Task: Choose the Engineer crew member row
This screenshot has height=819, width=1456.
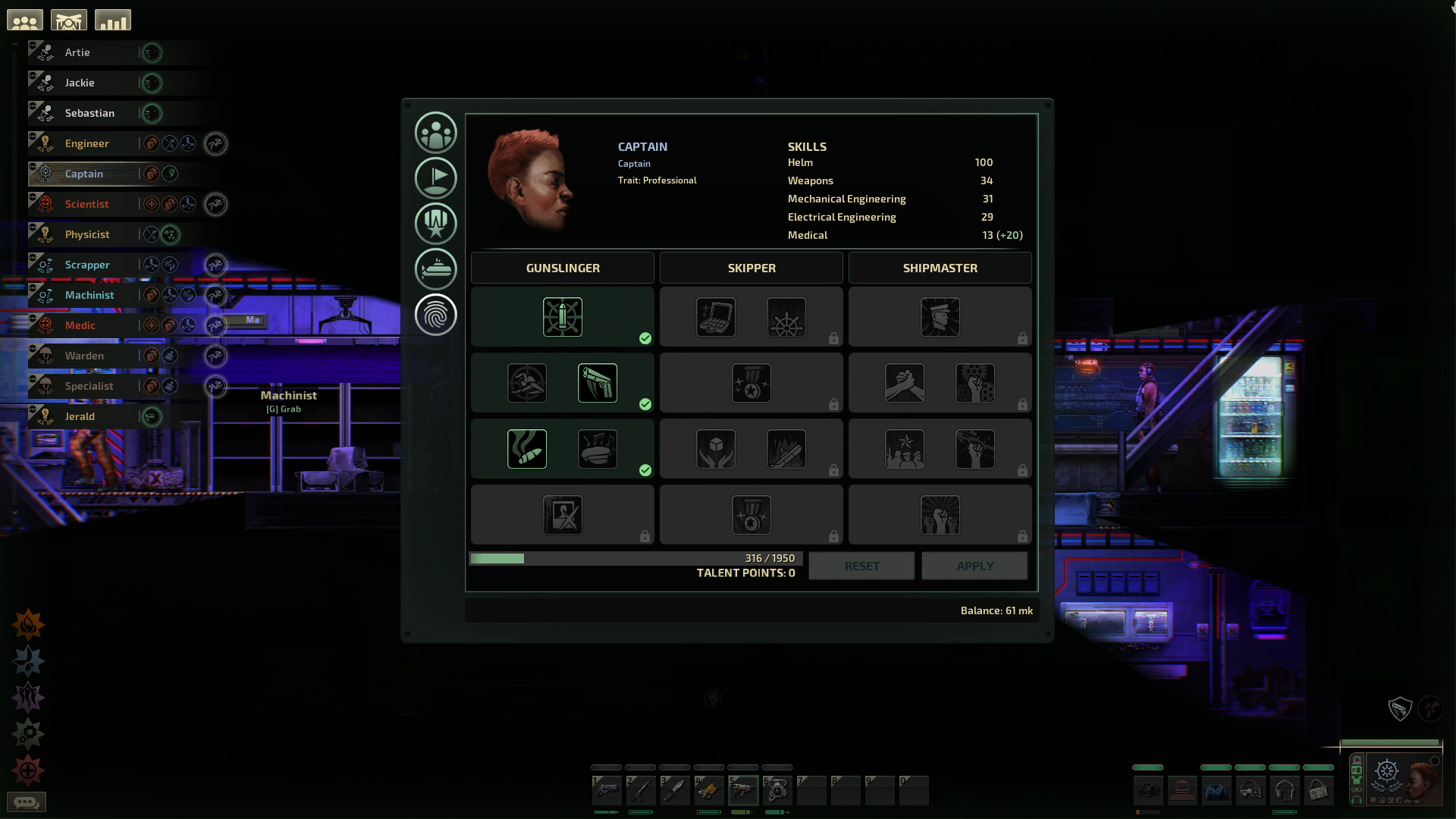Action: tap(86, 143)
